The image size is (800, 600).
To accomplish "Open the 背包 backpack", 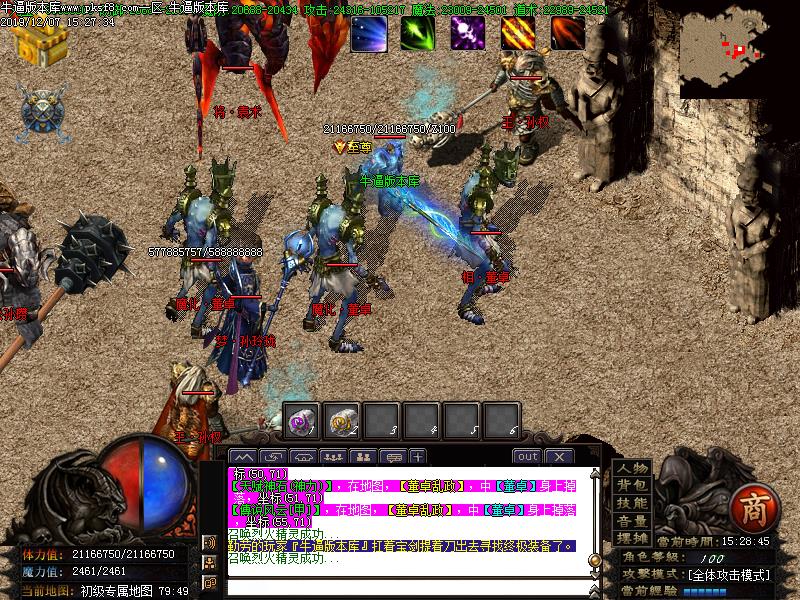I will tap(631, 485).
